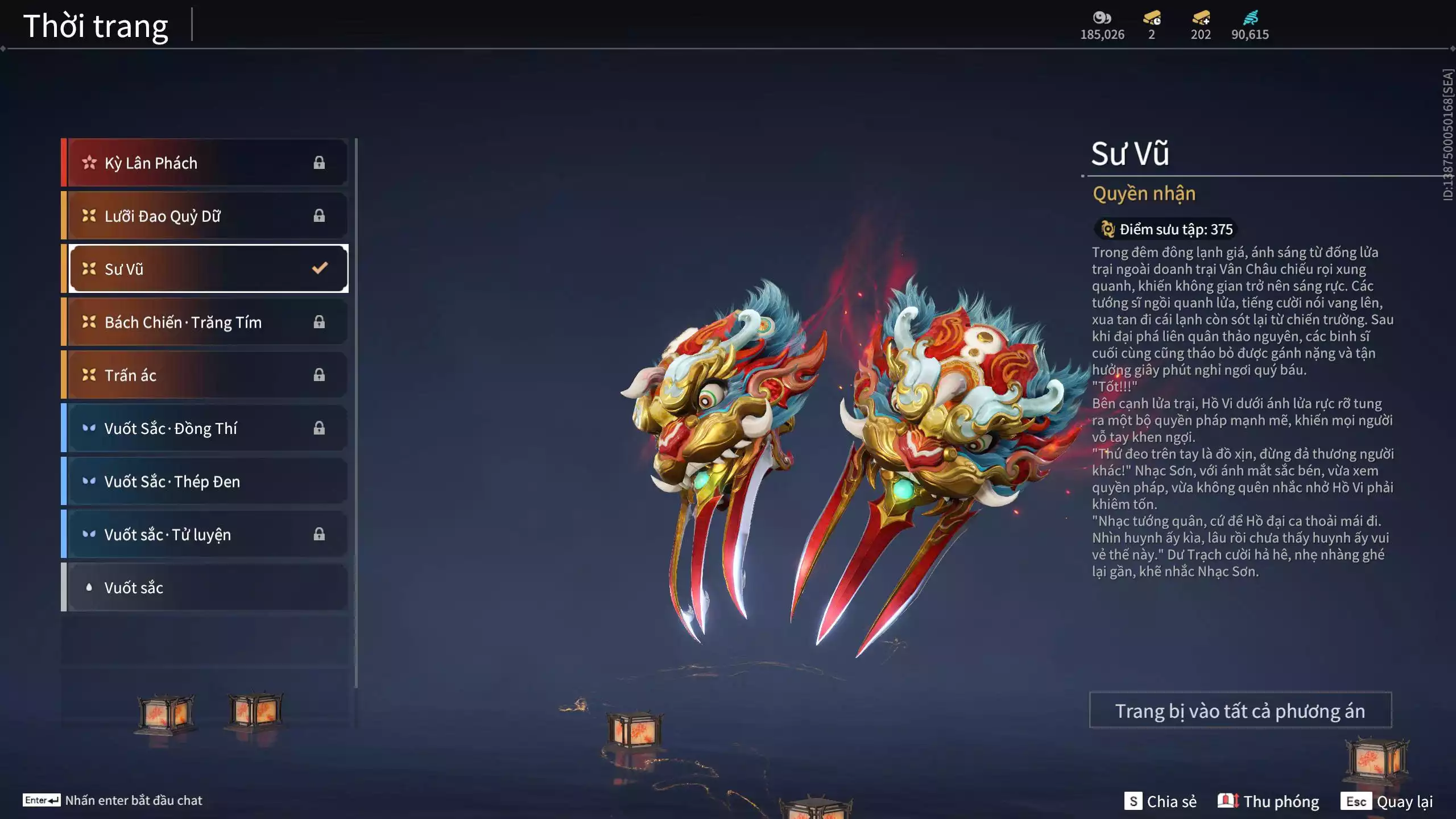Screen dimensions: 1456x819
Task: Select the Trấn ác skin
Action: pos(205,375)
